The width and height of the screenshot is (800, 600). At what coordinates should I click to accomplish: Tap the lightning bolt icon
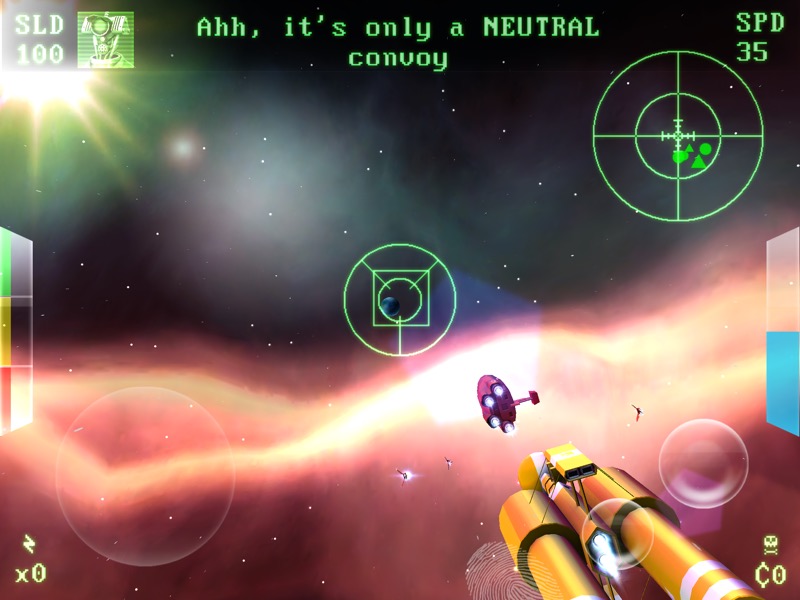(29, 544)
